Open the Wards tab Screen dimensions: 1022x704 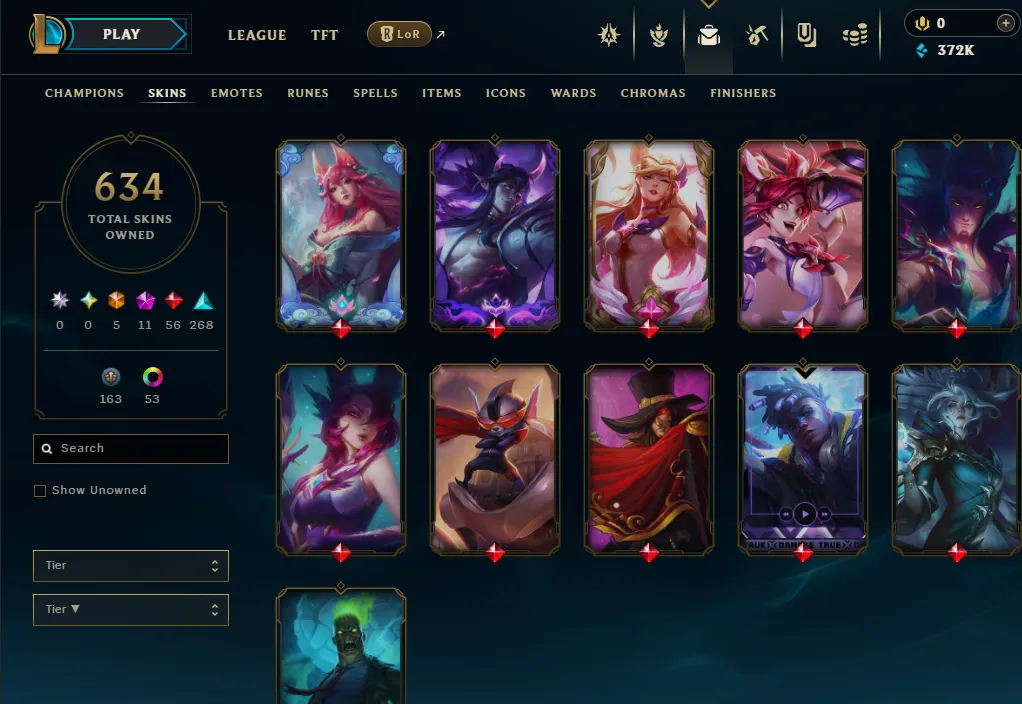tap(573, 93)
